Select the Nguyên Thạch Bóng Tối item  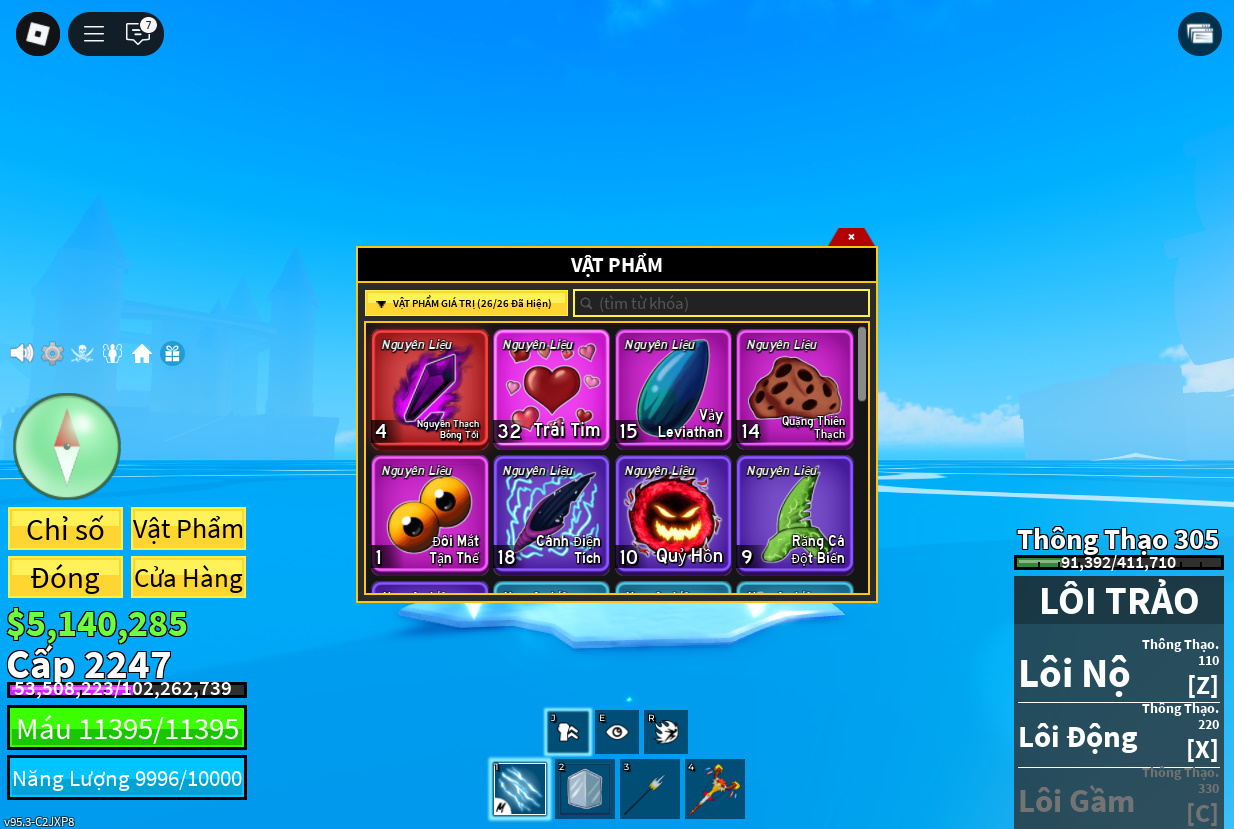(430, 388)
